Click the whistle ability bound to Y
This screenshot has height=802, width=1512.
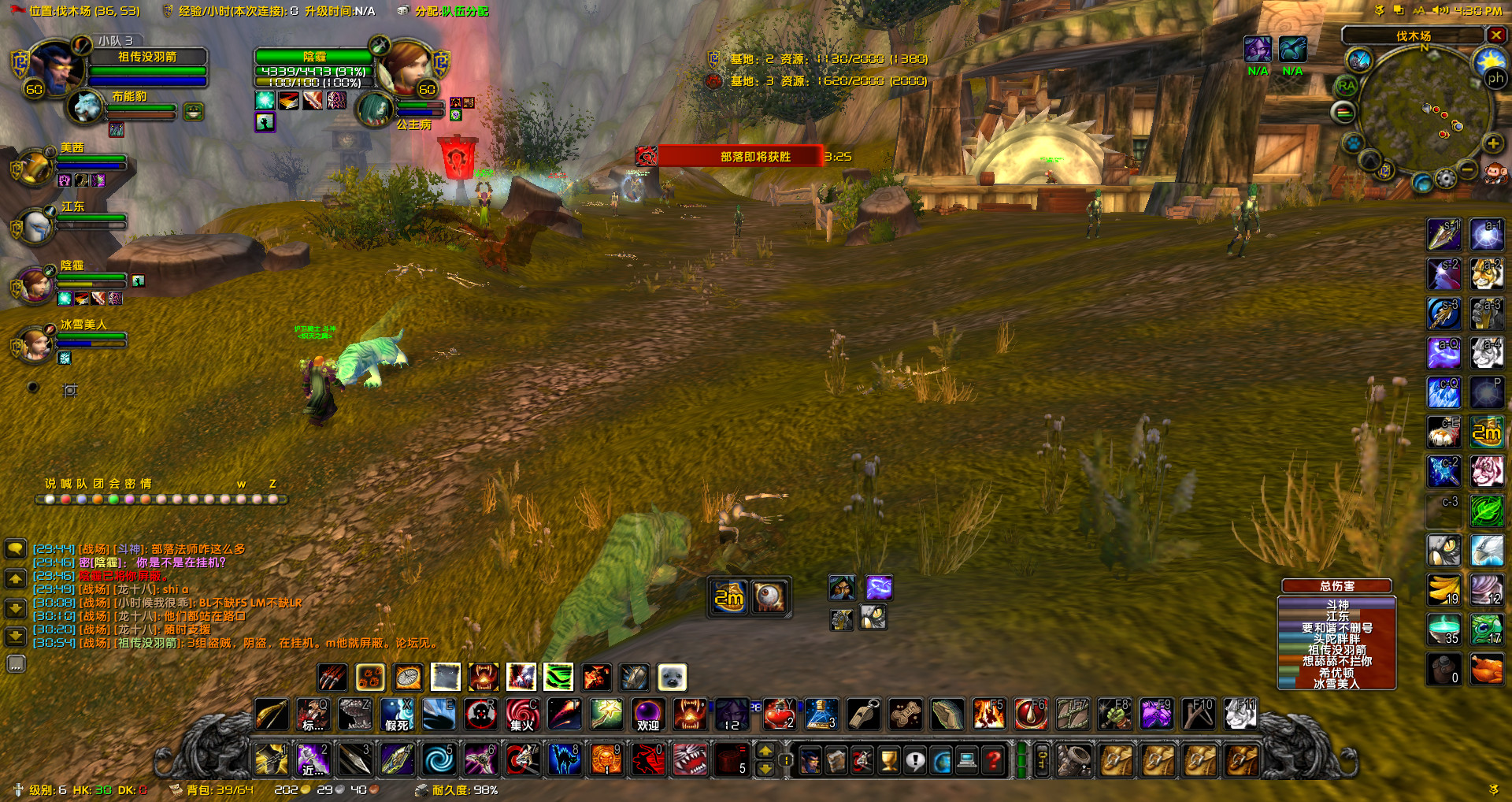[863, 715]
